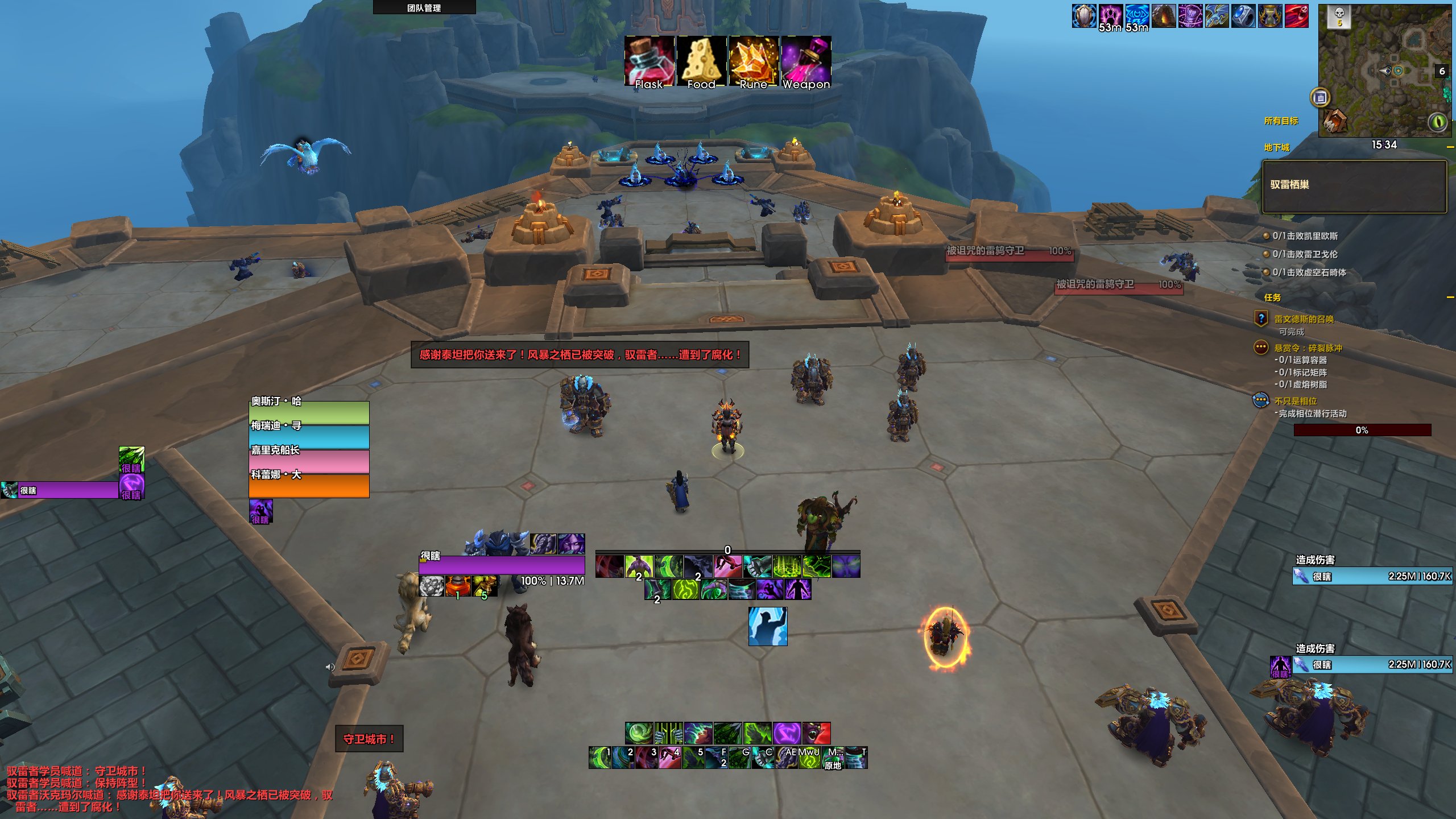Activate the purple sigil ability icon
Image resolution: width=1456 pixels, height=819 pixels.
pyautogui.click(x=787, y=733)
